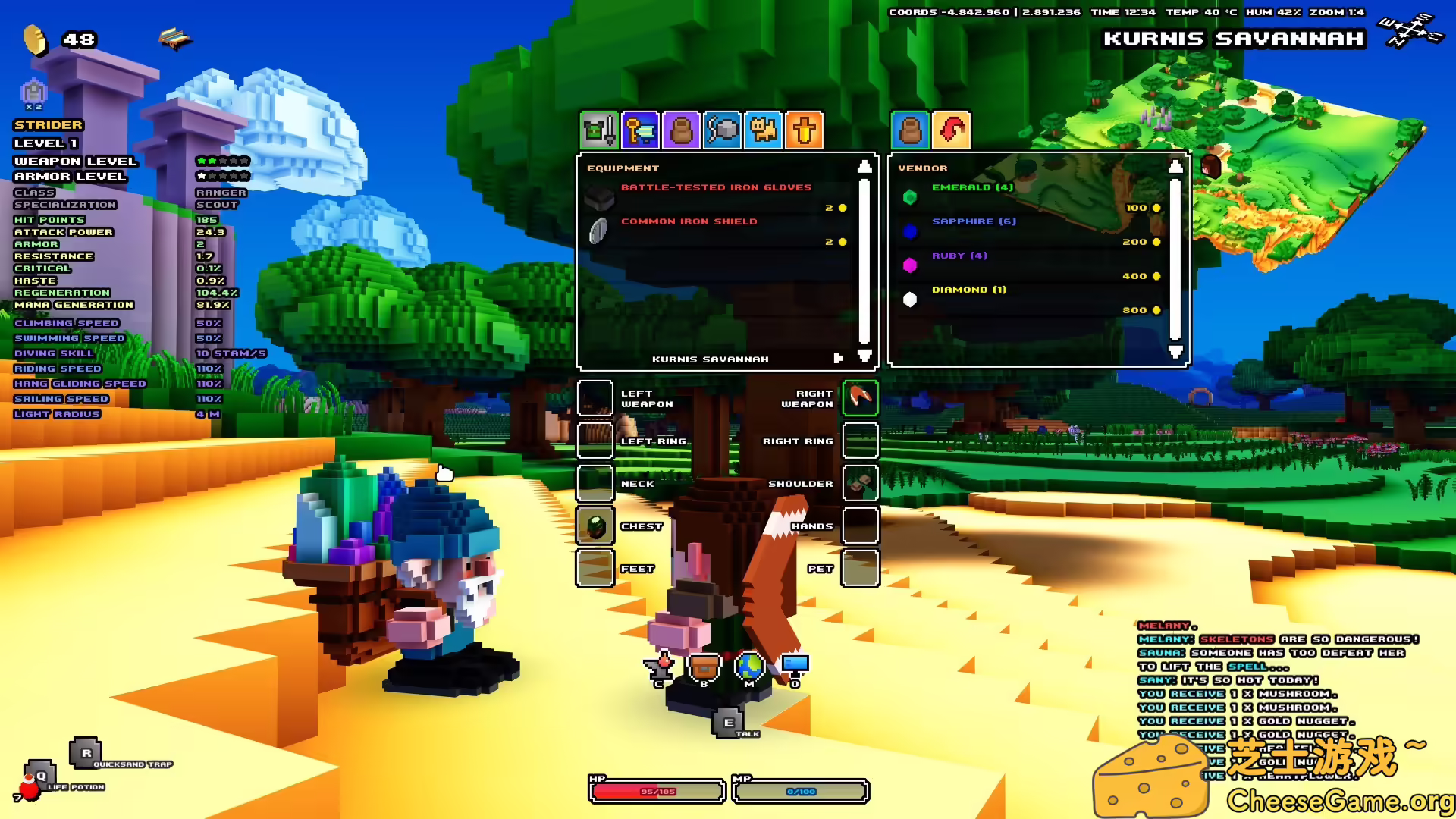
Task: Click the boomerang in the Right Weapon slot
Action: point(859,398)
